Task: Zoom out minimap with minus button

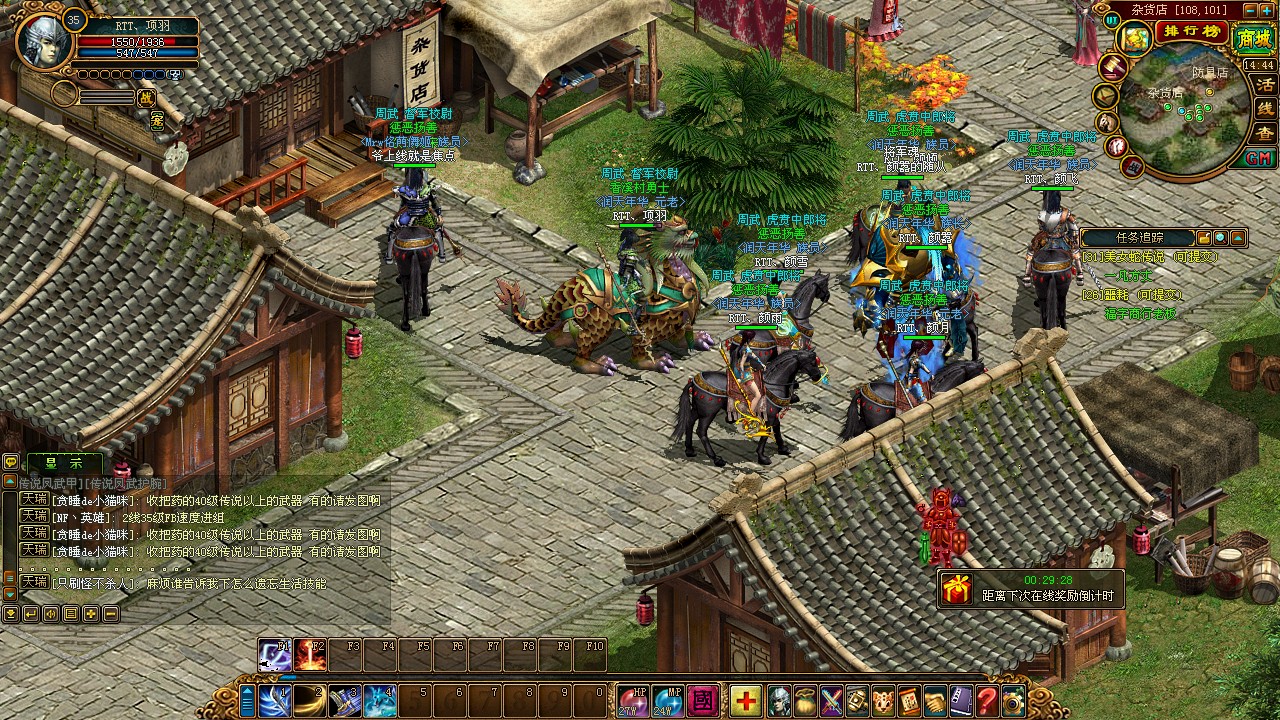Action: point(1249,10)
